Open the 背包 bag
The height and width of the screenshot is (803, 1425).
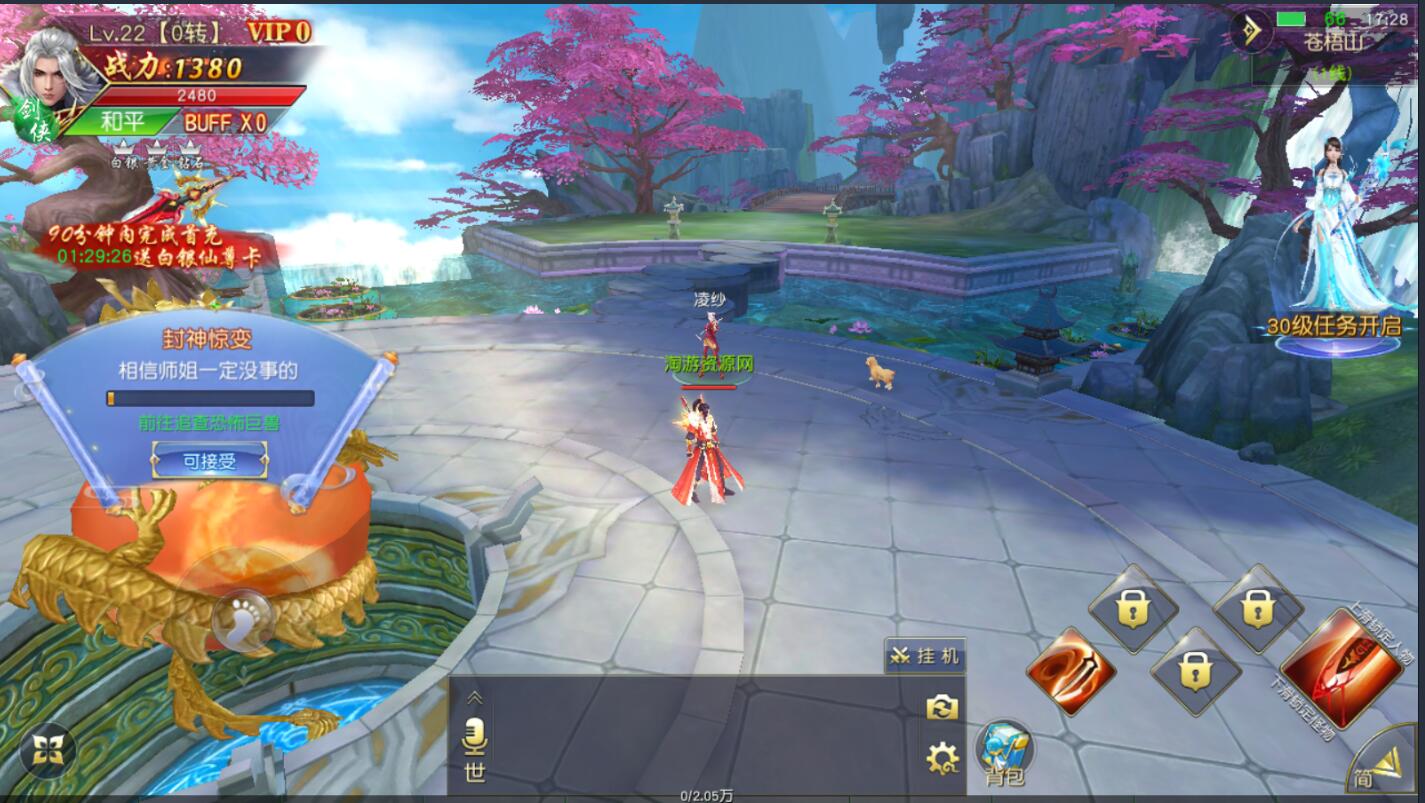(x=1005, y=753)
